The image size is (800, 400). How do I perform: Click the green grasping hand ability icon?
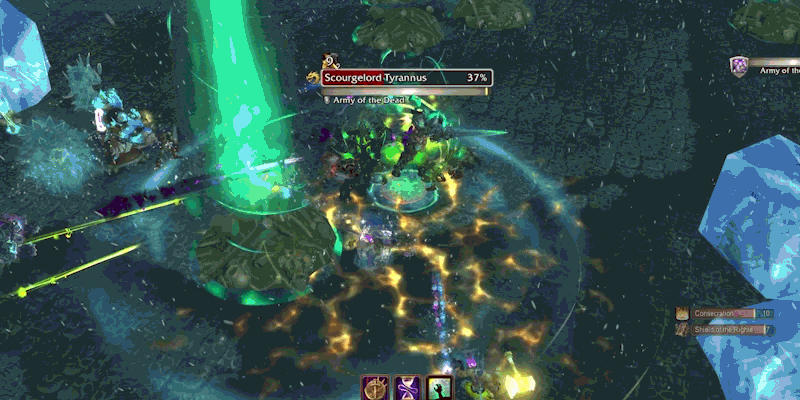click(440, 388)
